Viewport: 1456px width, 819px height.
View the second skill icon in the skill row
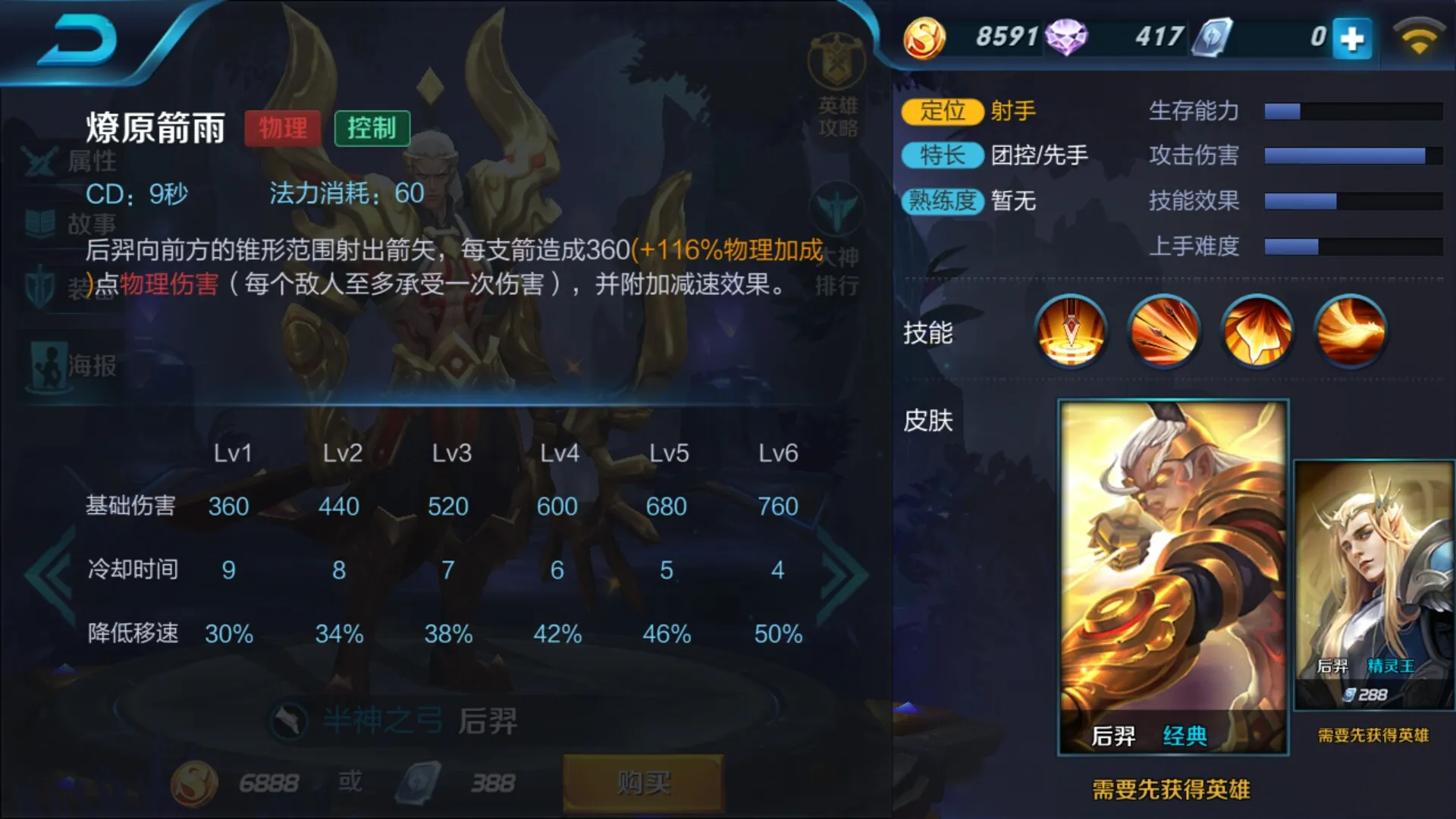[x=1163, y=331]
